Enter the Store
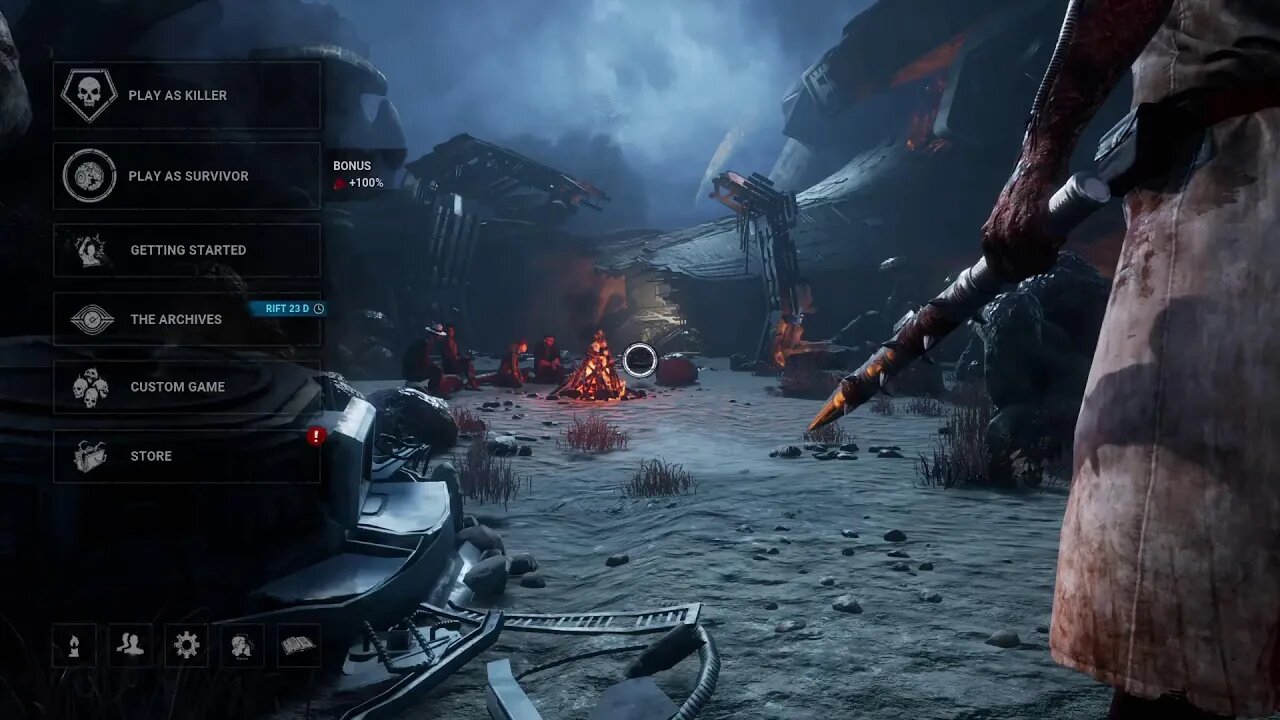The width and height of the screenshot is (1280, 720). click(187, 456)
